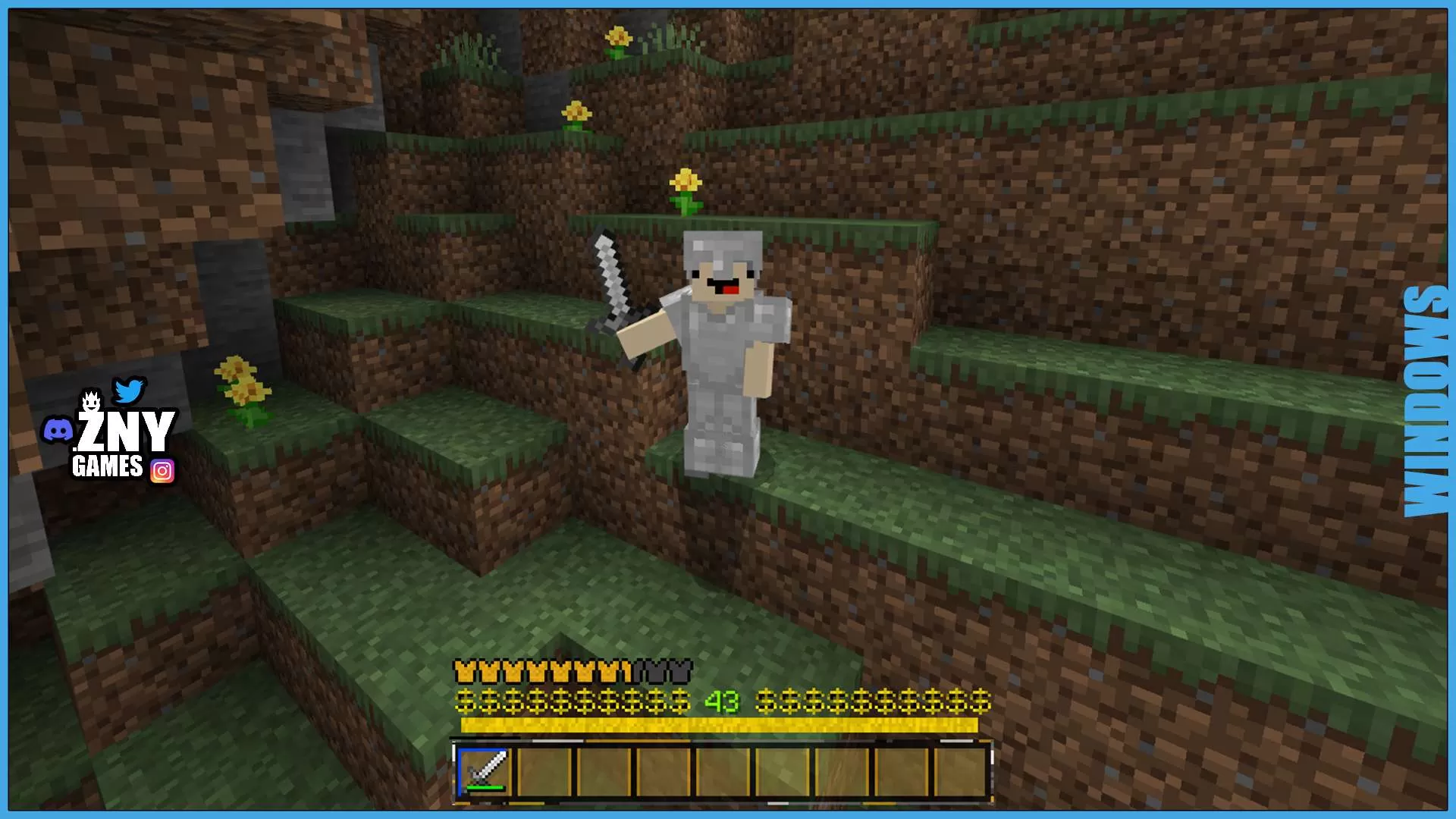
Task: Select the ZNY mascot face icon
Action: click(90, 400)
